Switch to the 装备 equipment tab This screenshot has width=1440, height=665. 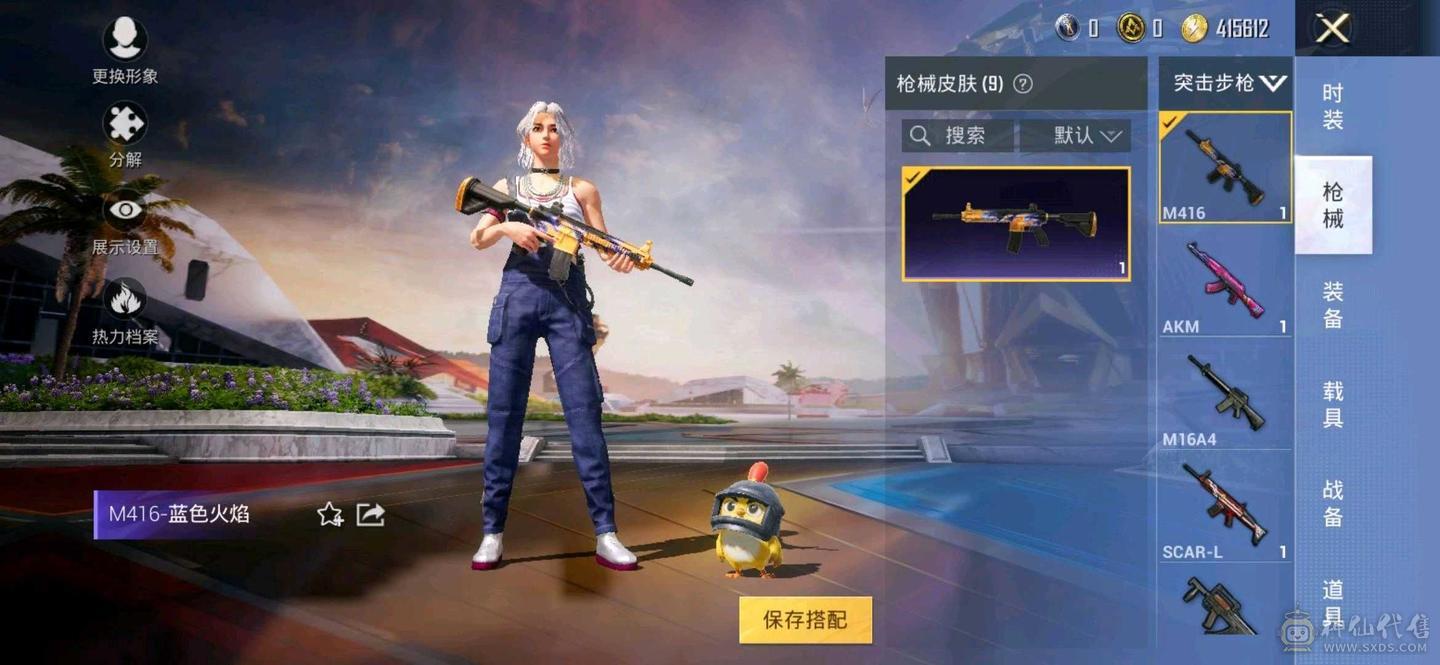[x=1333, y=305]
